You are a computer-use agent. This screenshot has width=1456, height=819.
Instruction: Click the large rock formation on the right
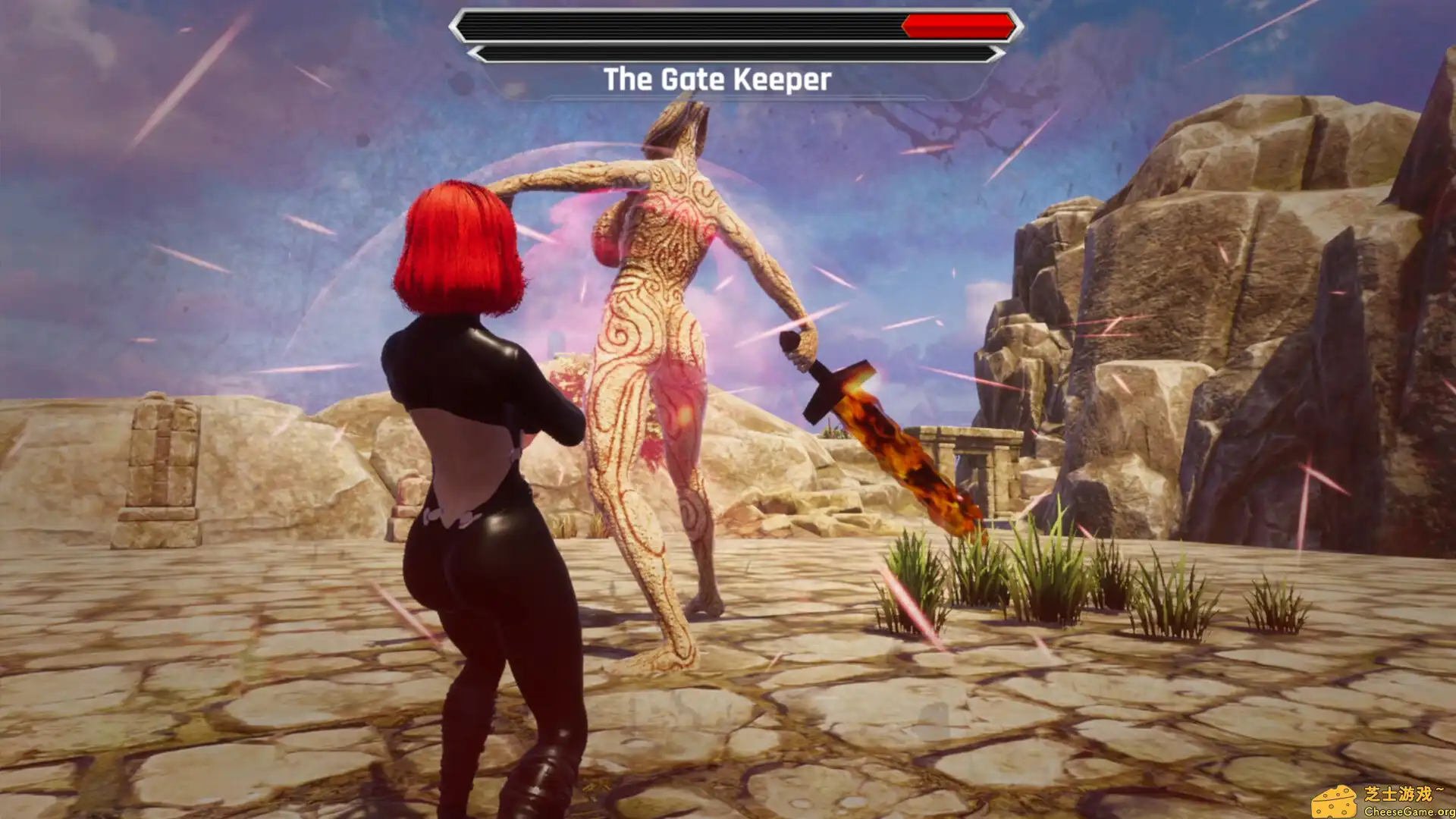(1251, 303)
